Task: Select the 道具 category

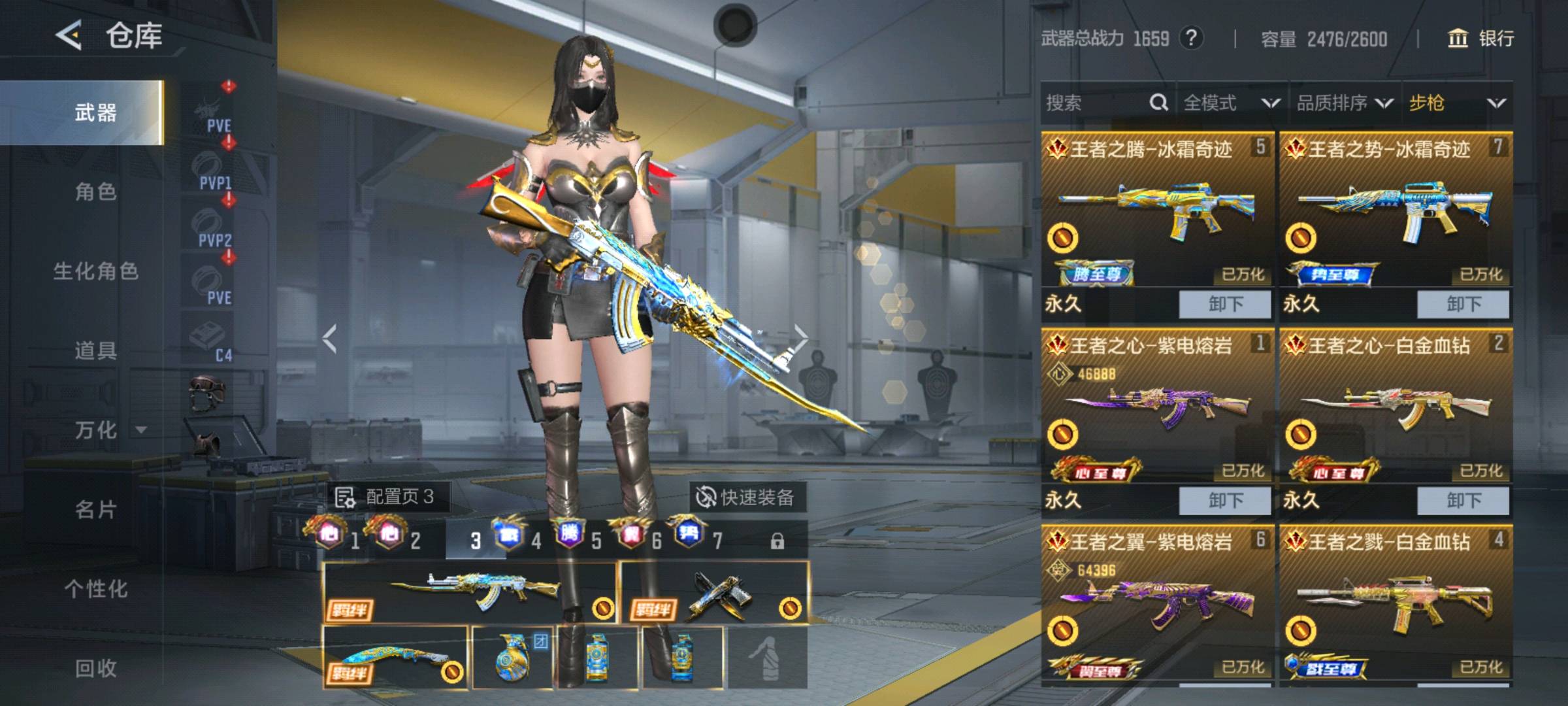Action: pos(95,351)
